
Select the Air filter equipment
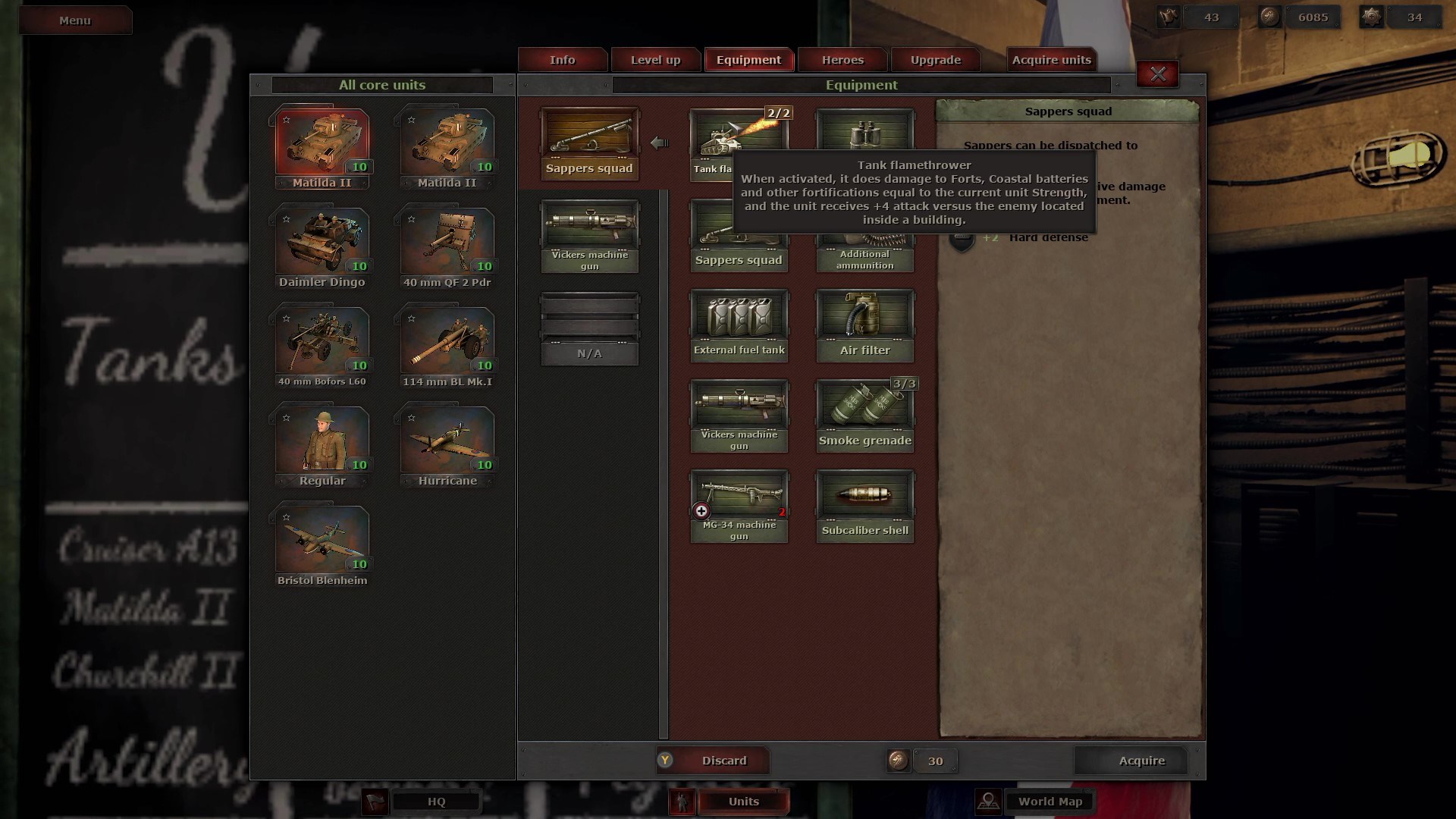point(864,325)
